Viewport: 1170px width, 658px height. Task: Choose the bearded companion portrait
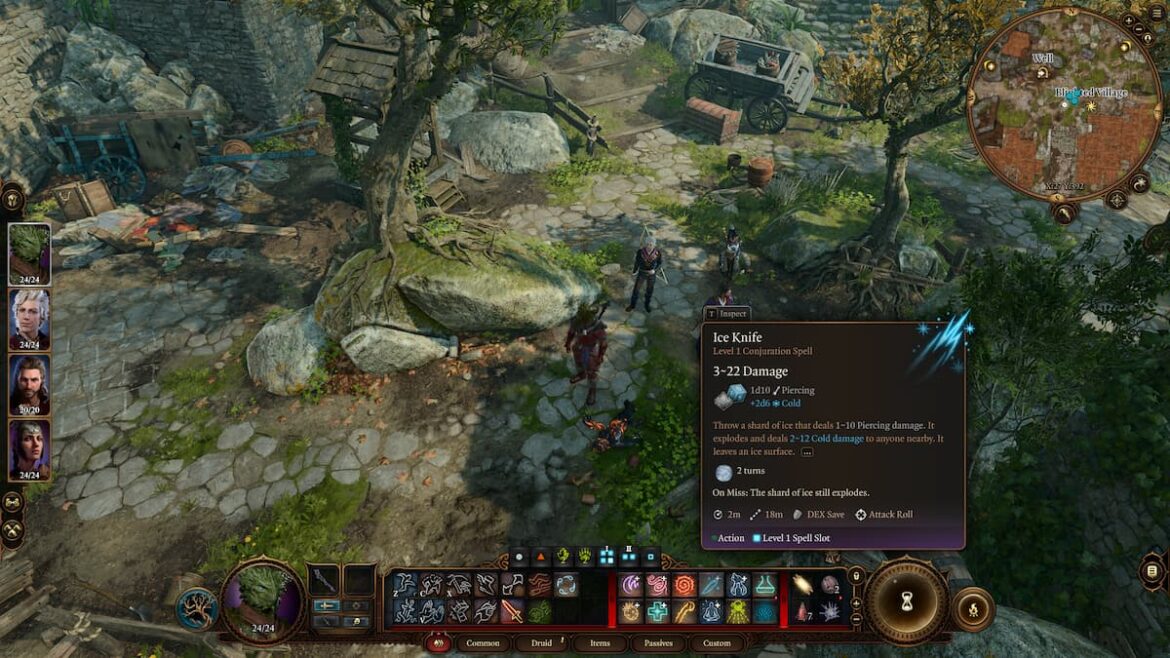29,384
